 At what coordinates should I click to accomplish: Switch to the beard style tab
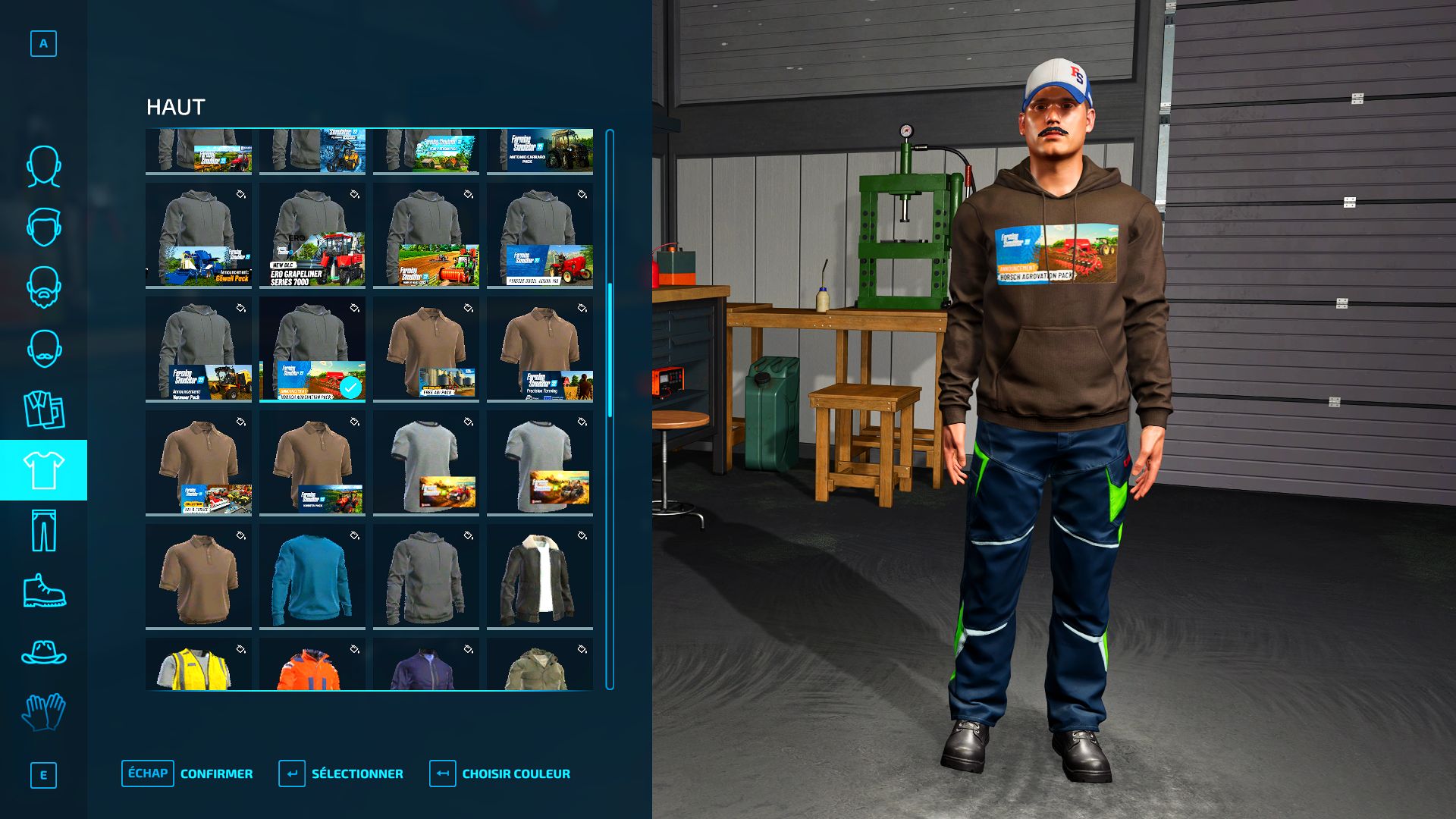43,287
